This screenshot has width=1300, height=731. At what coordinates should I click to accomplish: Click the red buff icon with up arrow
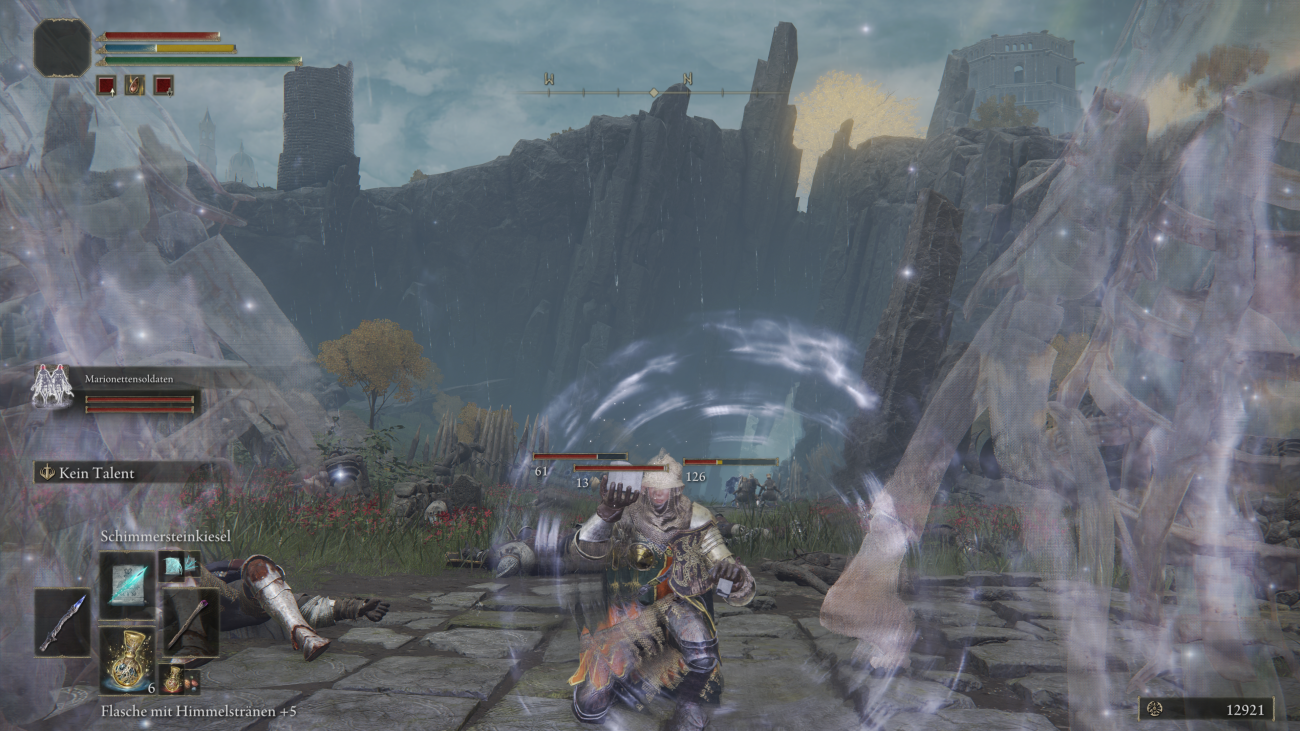[x=106, y=85]
